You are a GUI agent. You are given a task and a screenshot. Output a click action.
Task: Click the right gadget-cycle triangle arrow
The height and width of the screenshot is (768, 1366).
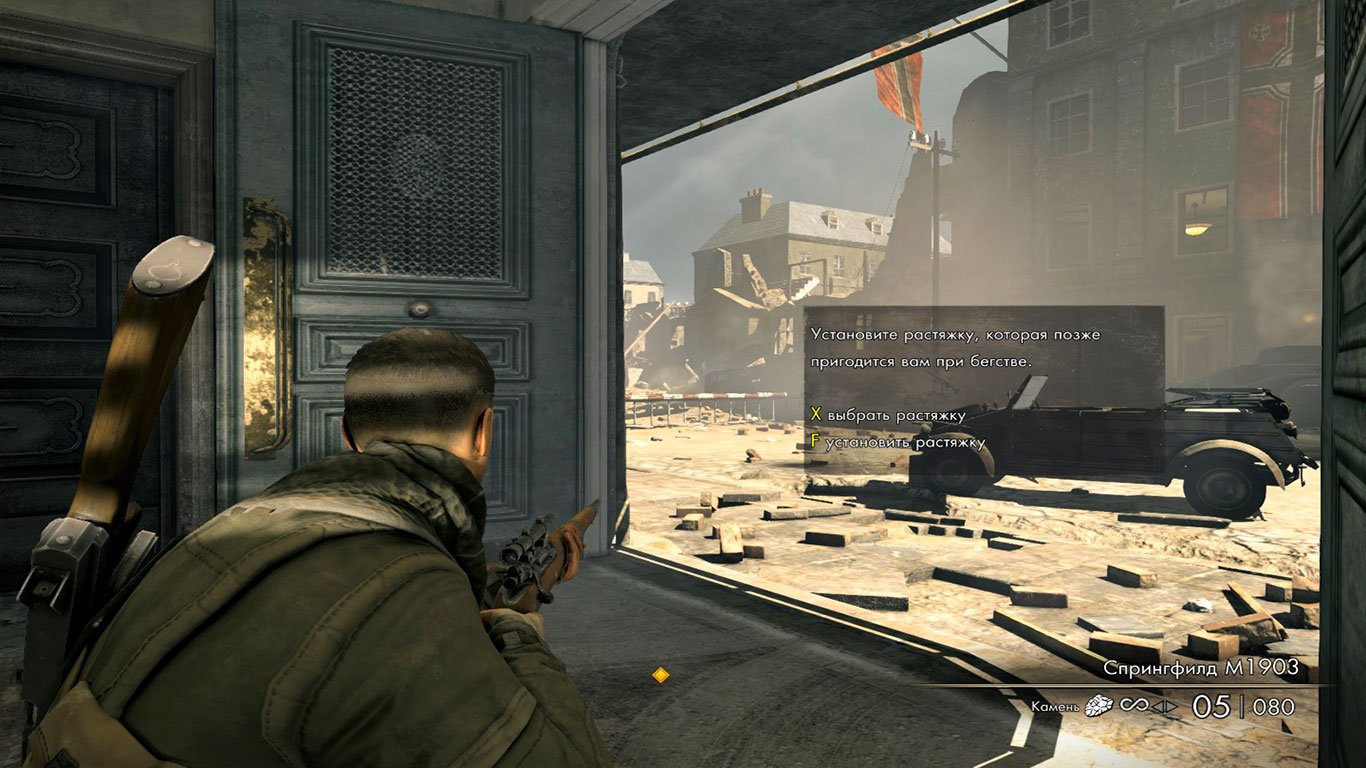point(1170,707)
